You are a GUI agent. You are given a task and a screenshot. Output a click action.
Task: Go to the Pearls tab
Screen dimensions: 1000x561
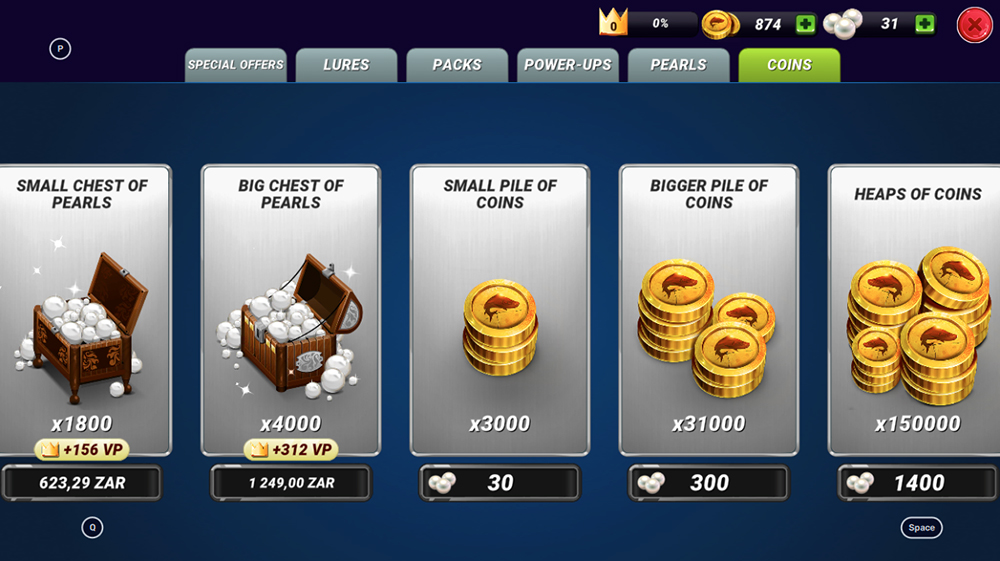(x=678, y=65)
